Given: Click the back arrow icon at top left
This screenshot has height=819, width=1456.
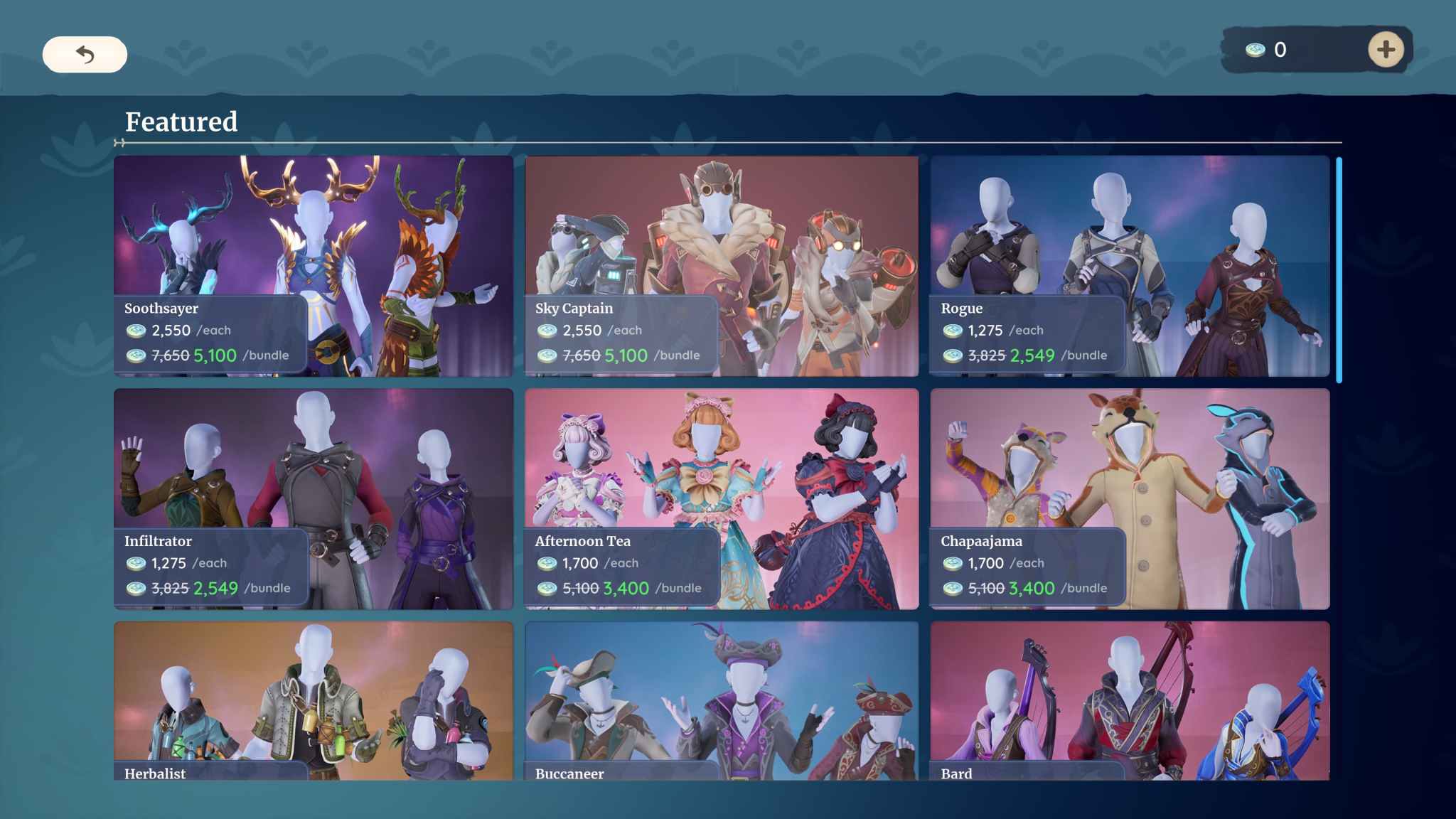Looking at the screenshot, I should (85, 53).
